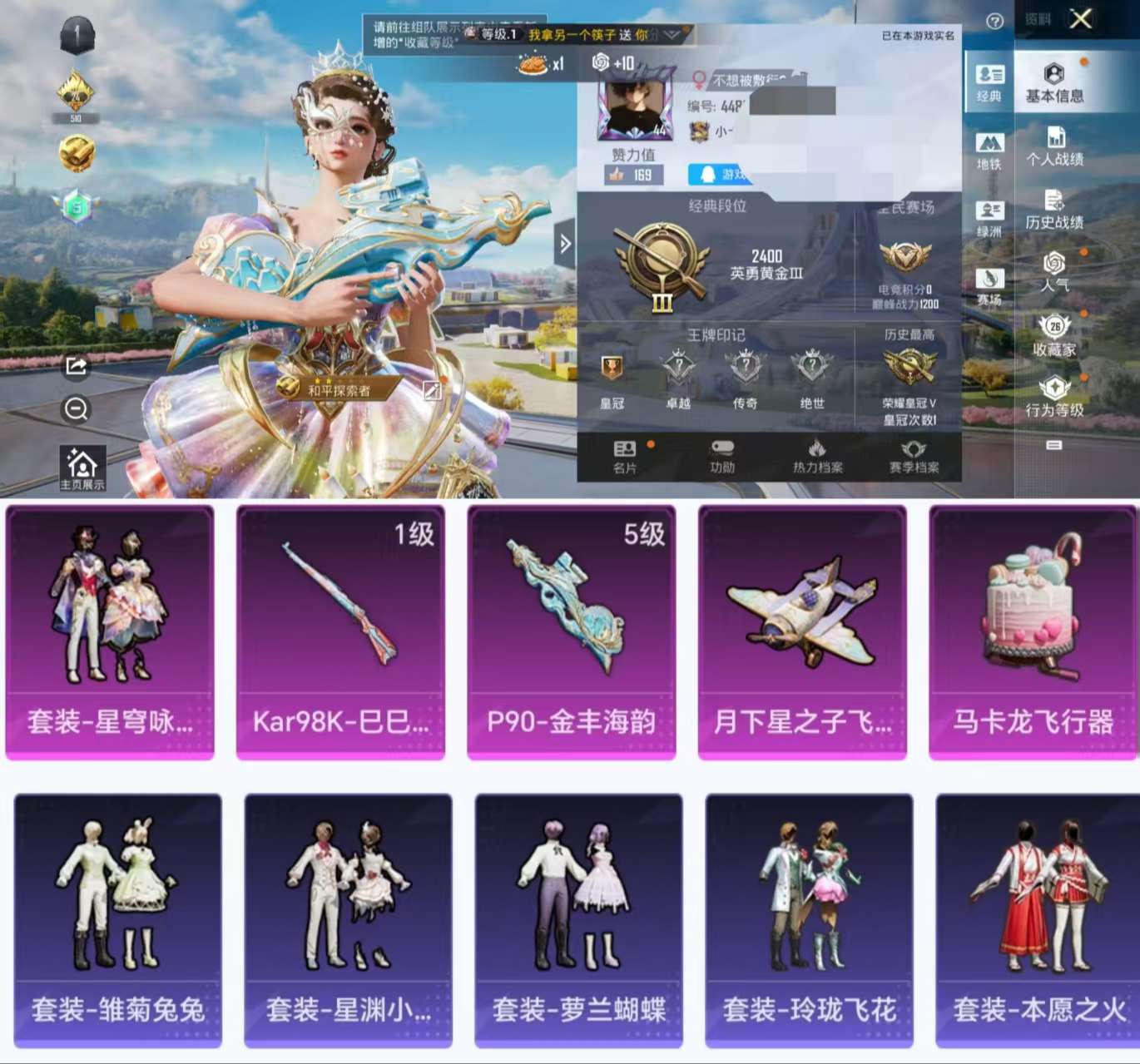1140x1064 pixels.
Task: Click the magnifier zoom icon on the left
Action: (x=76, y=408)
